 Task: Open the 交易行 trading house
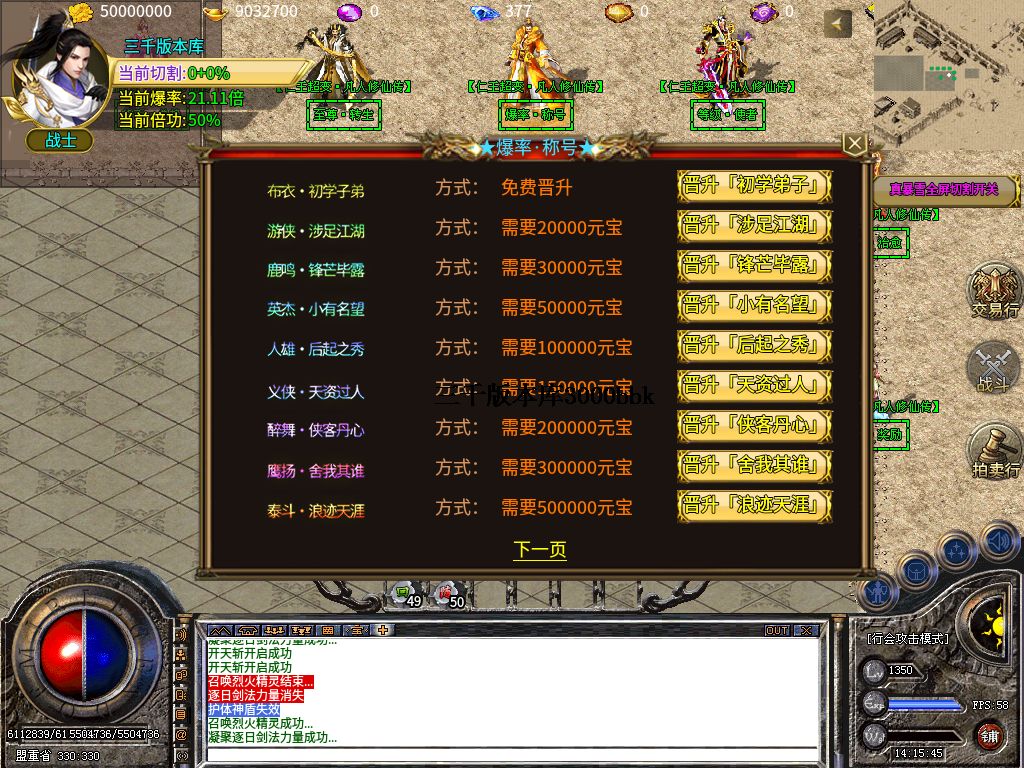tap(995, 291)
